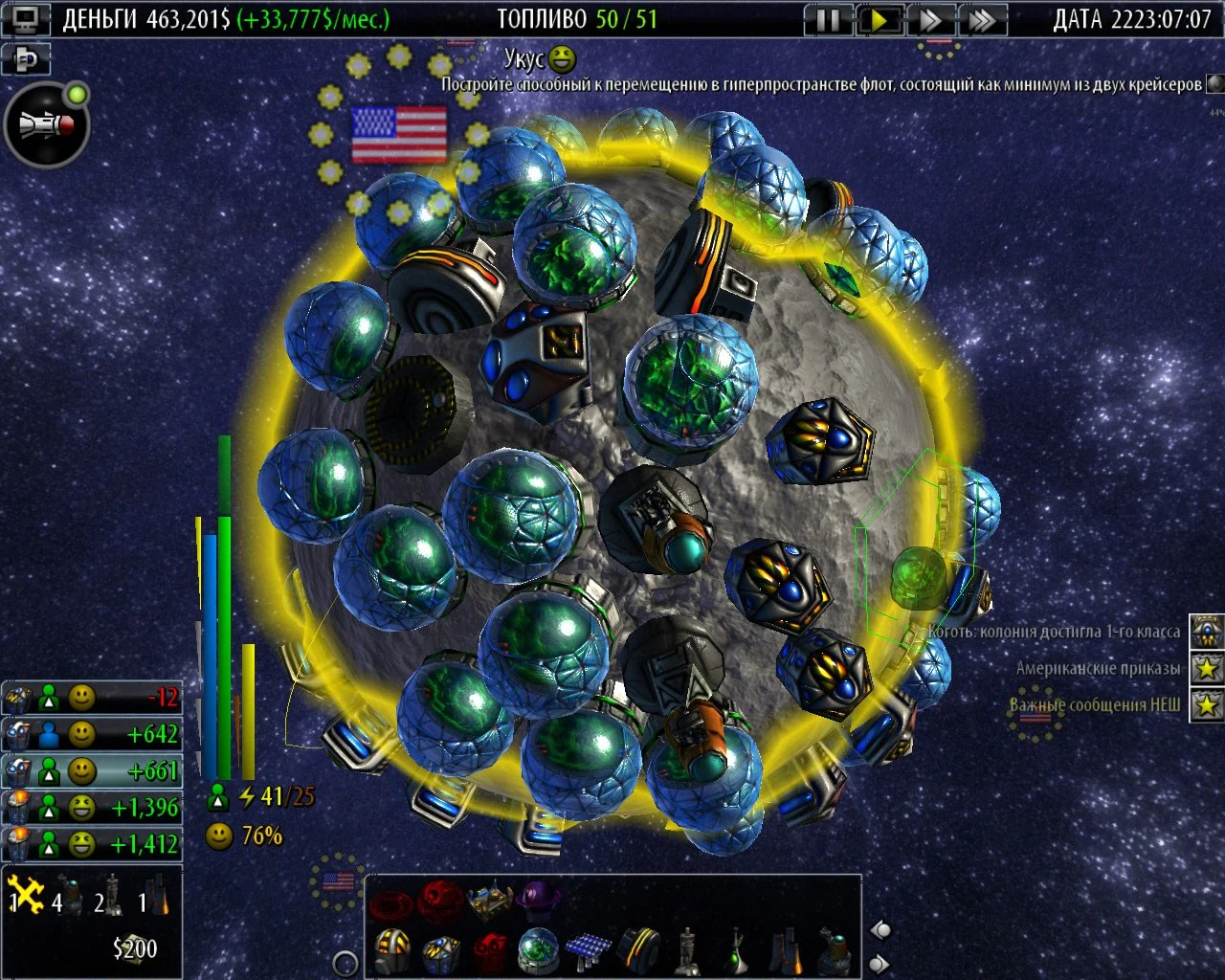Select the colony row showing +1,412 income
The width and height of the screenshot is (1225, 980).
pos(92,844)
